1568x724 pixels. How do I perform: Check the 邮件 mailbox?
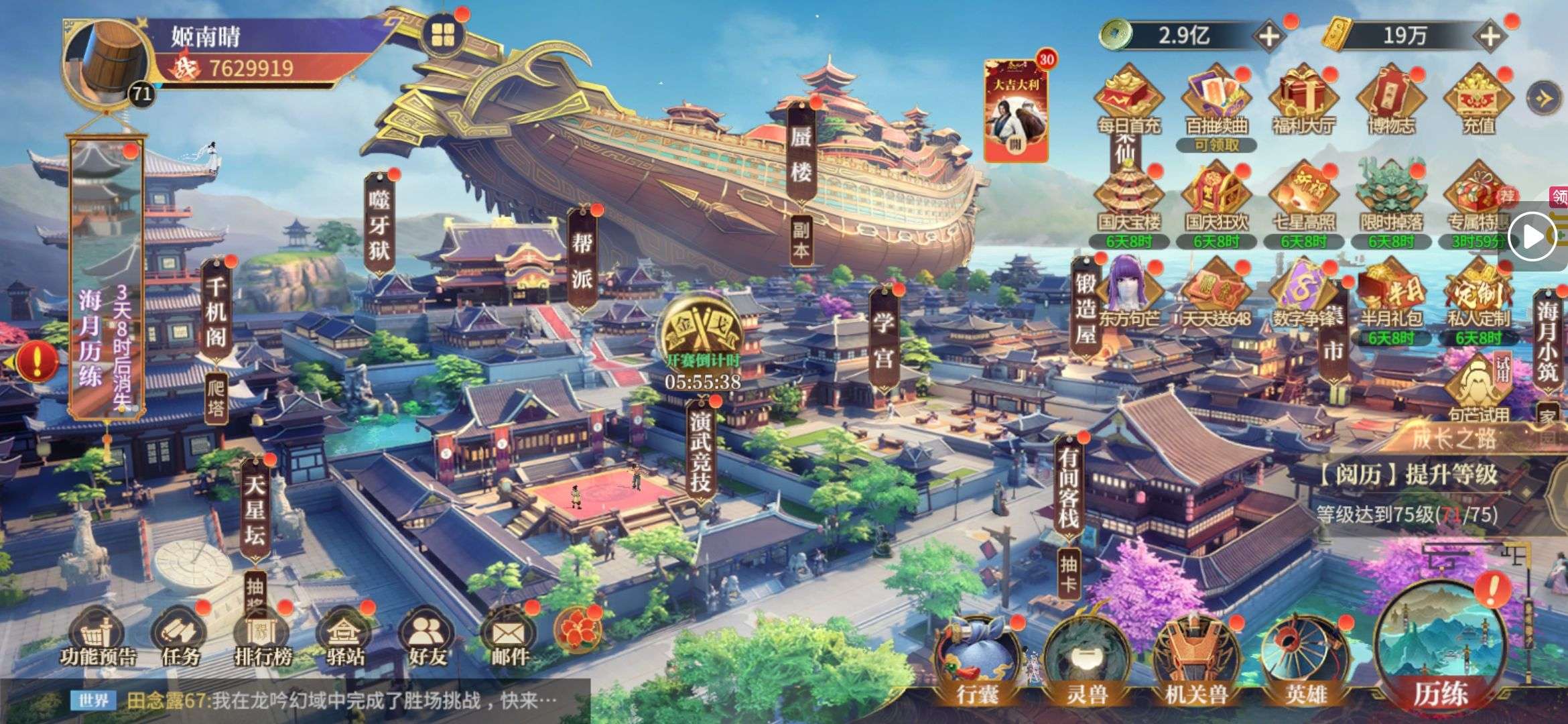click(x=509, y=637)
